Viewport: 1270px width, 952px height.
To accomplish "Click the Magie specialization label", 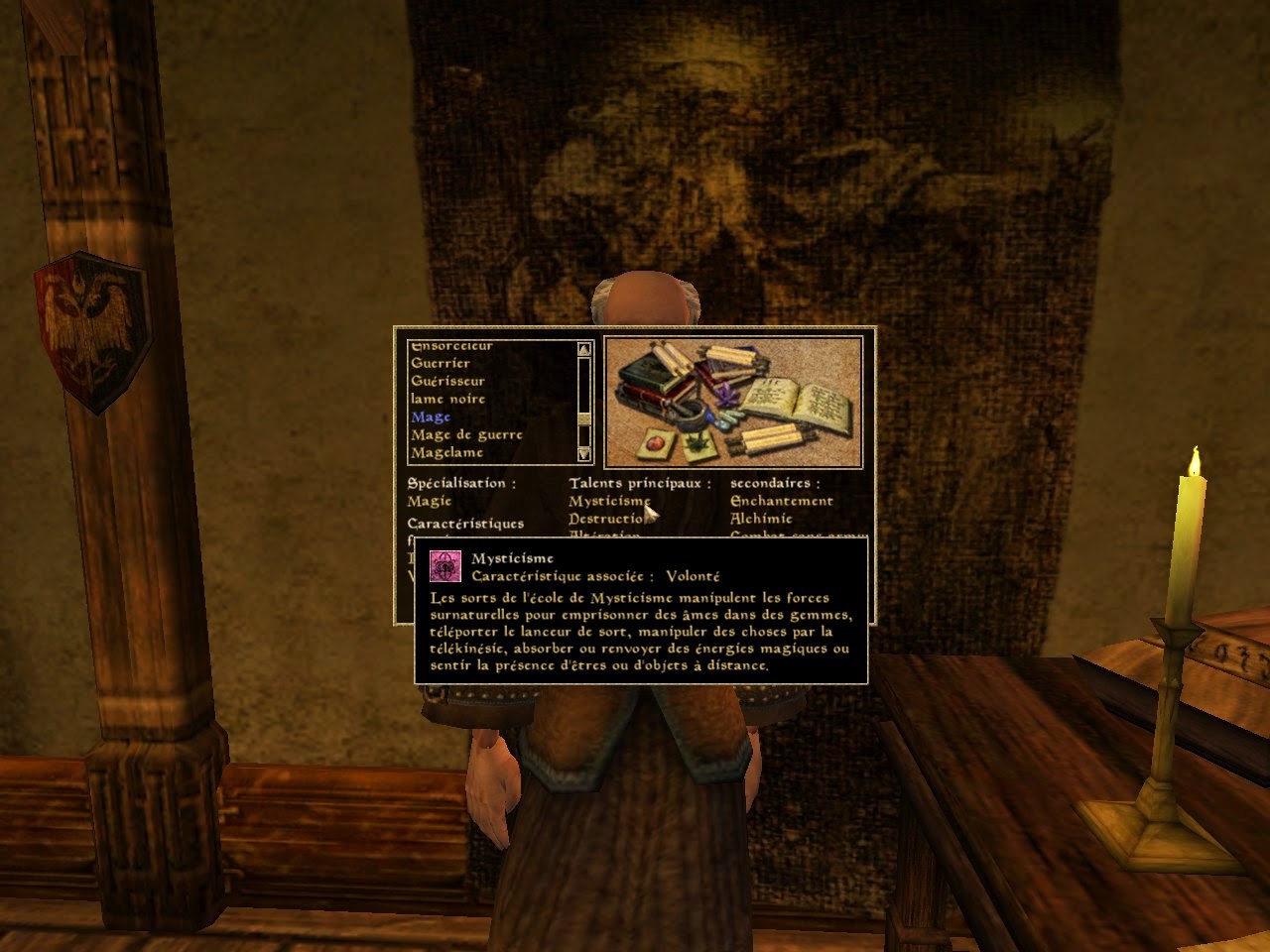I will (428, 500).
